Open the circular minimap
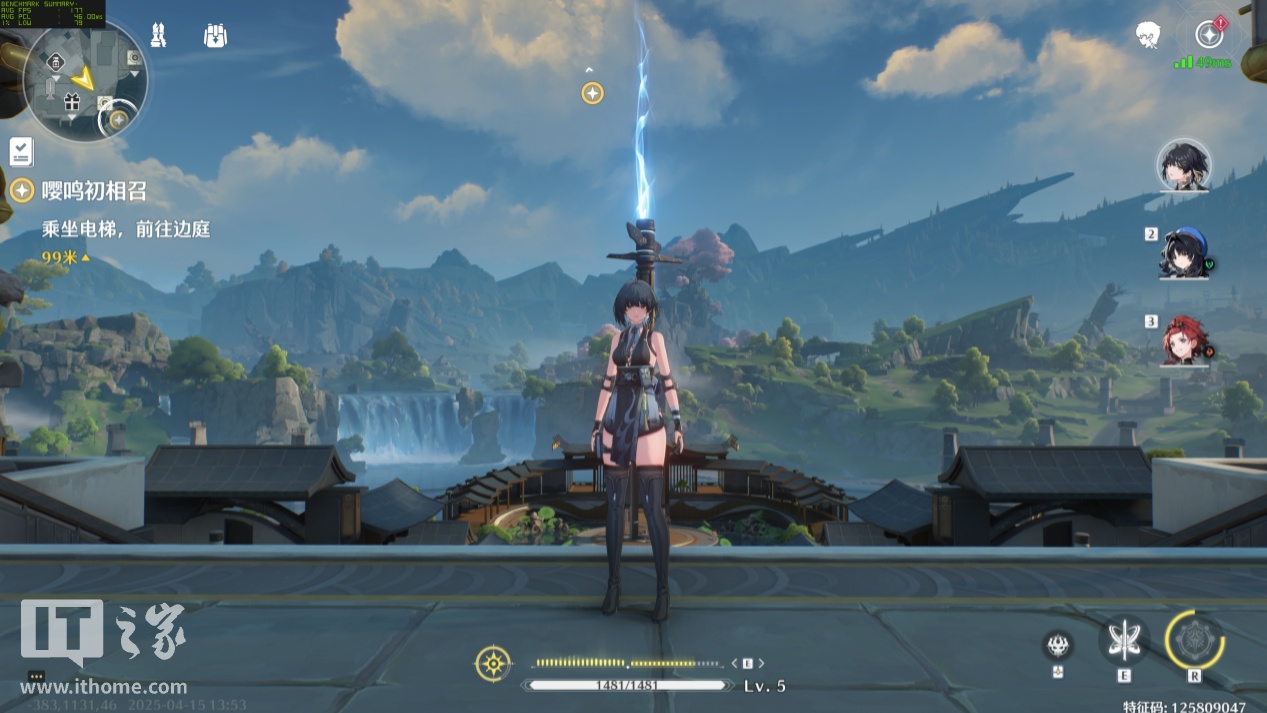The width and height of the screenshot is (1267, 713). pos(85,80)
